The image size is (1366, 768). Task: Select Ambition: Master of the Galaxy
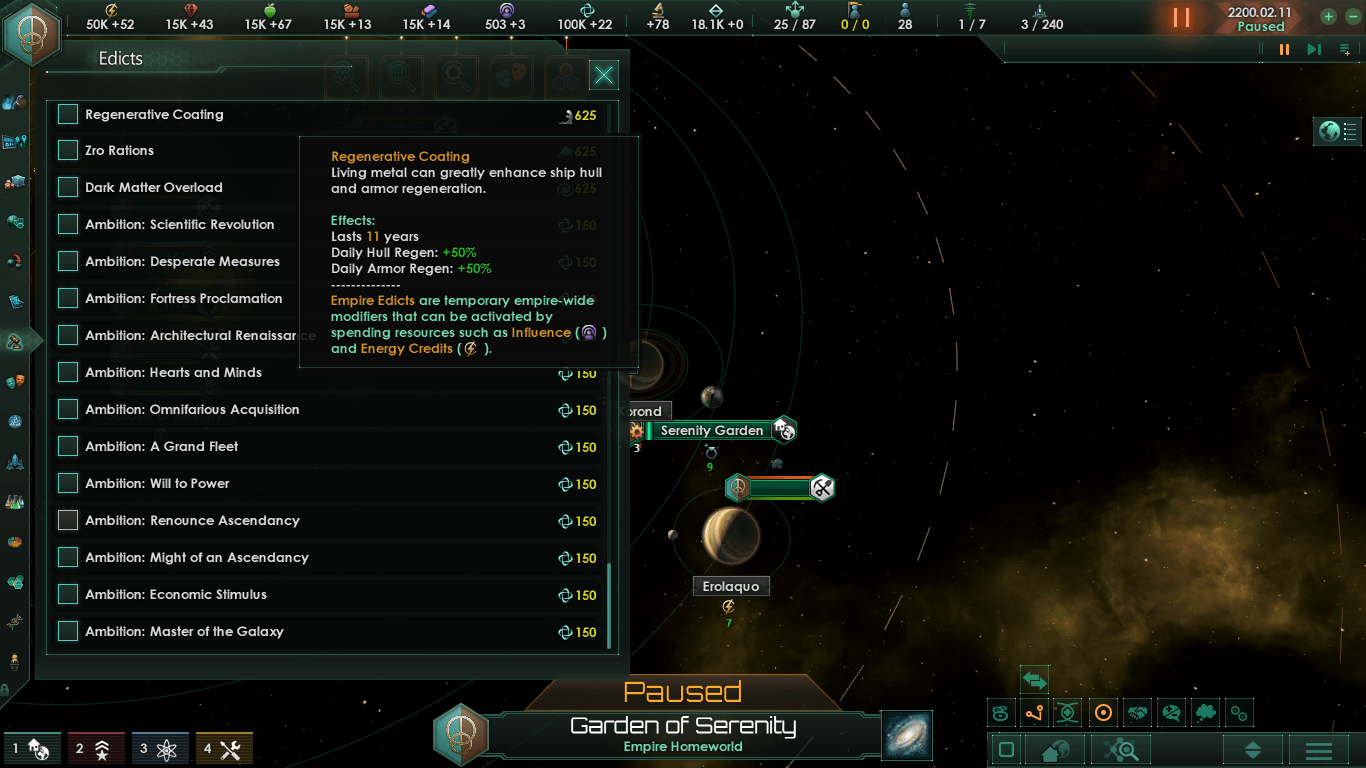coord(68,632)
